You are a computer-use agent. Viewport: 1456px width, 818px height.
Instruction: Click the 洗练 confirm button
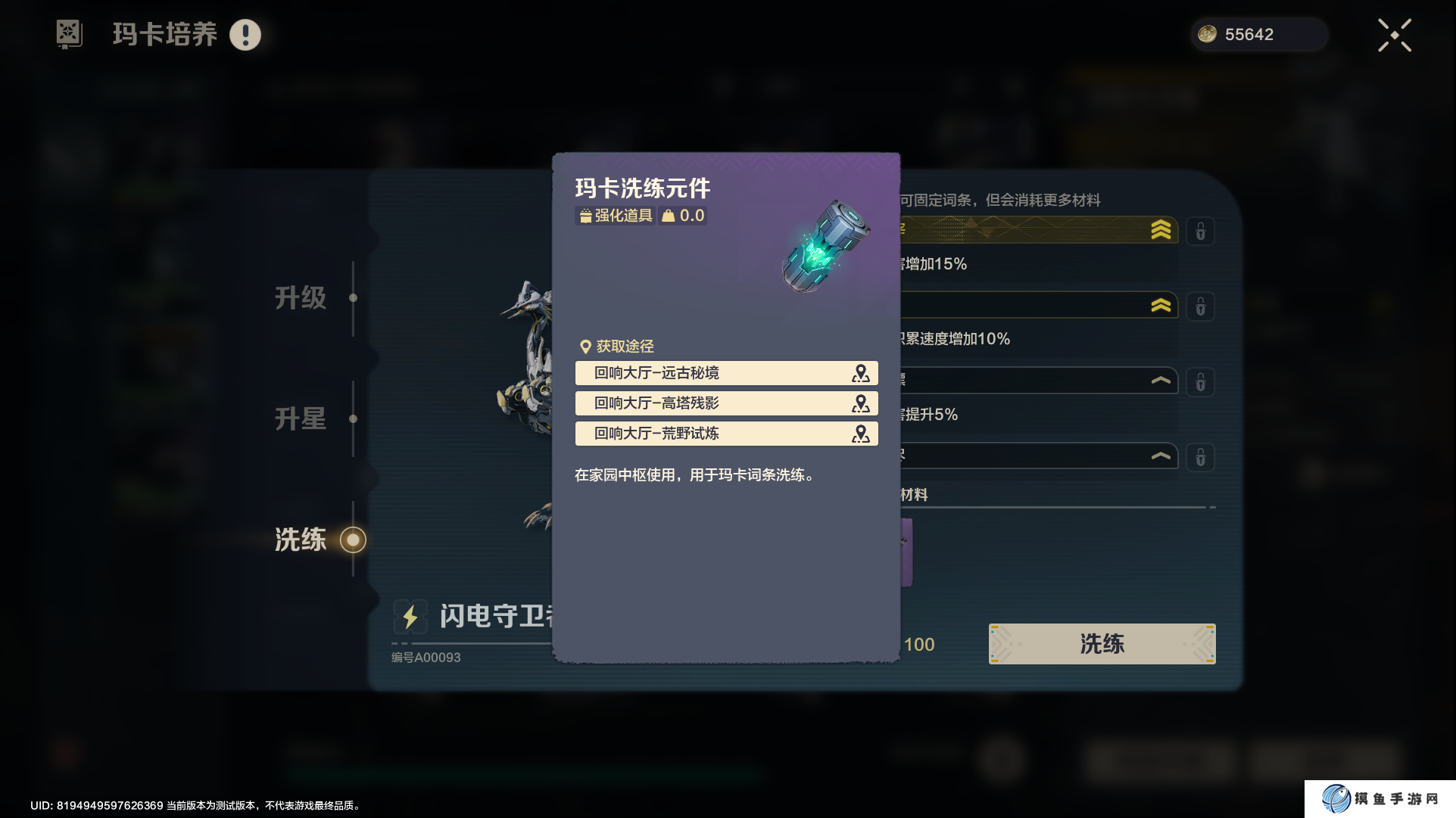(x=1102, y=644)
